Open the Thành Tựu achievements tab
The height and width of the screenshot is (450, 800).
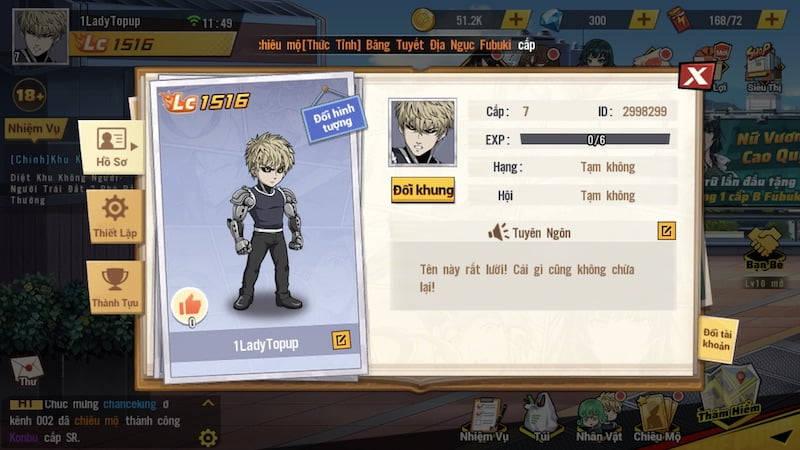pos(115,287)
